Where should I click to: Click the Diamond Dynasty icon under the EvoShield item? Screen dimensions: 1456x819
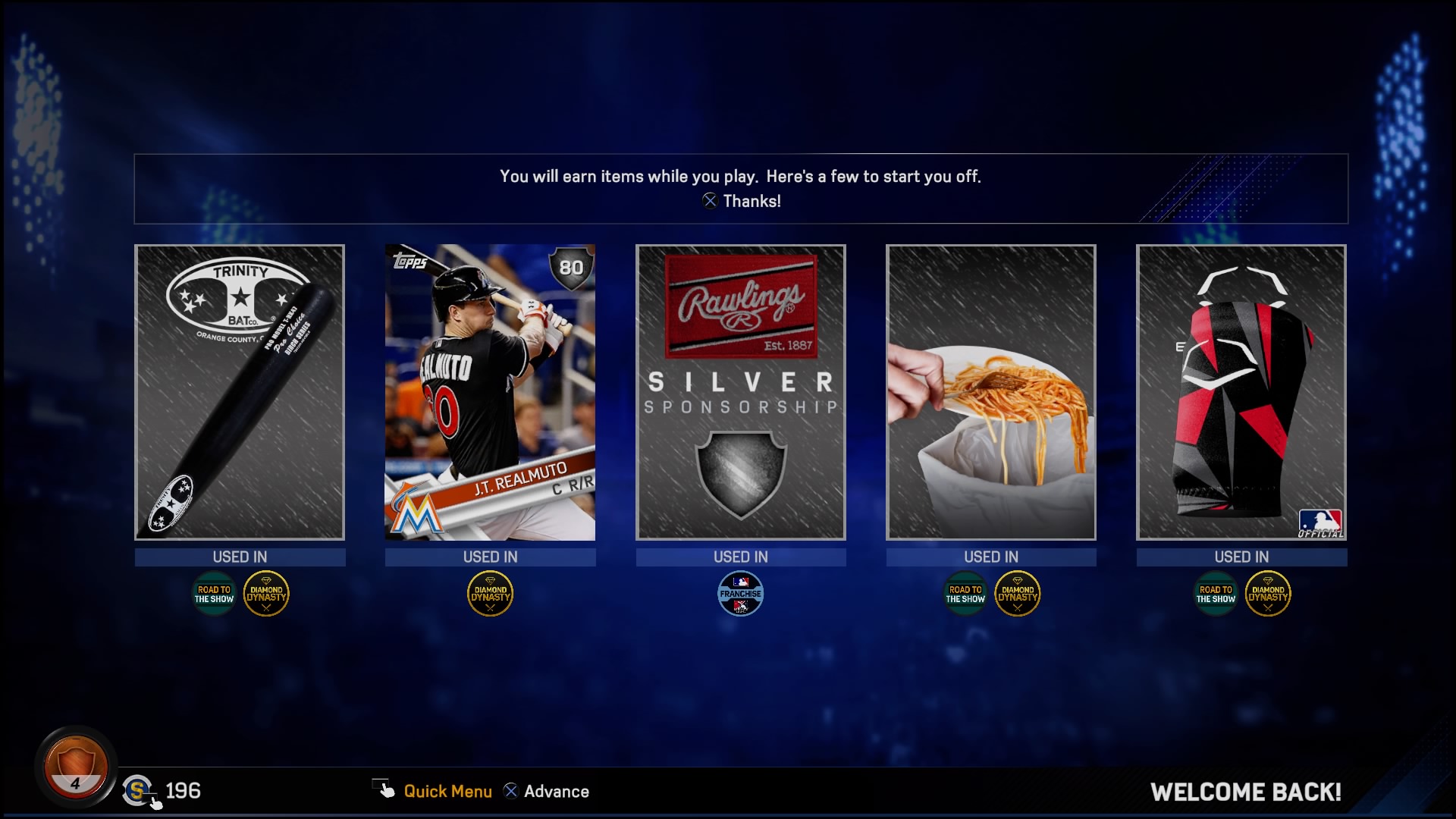[1269, 594]
